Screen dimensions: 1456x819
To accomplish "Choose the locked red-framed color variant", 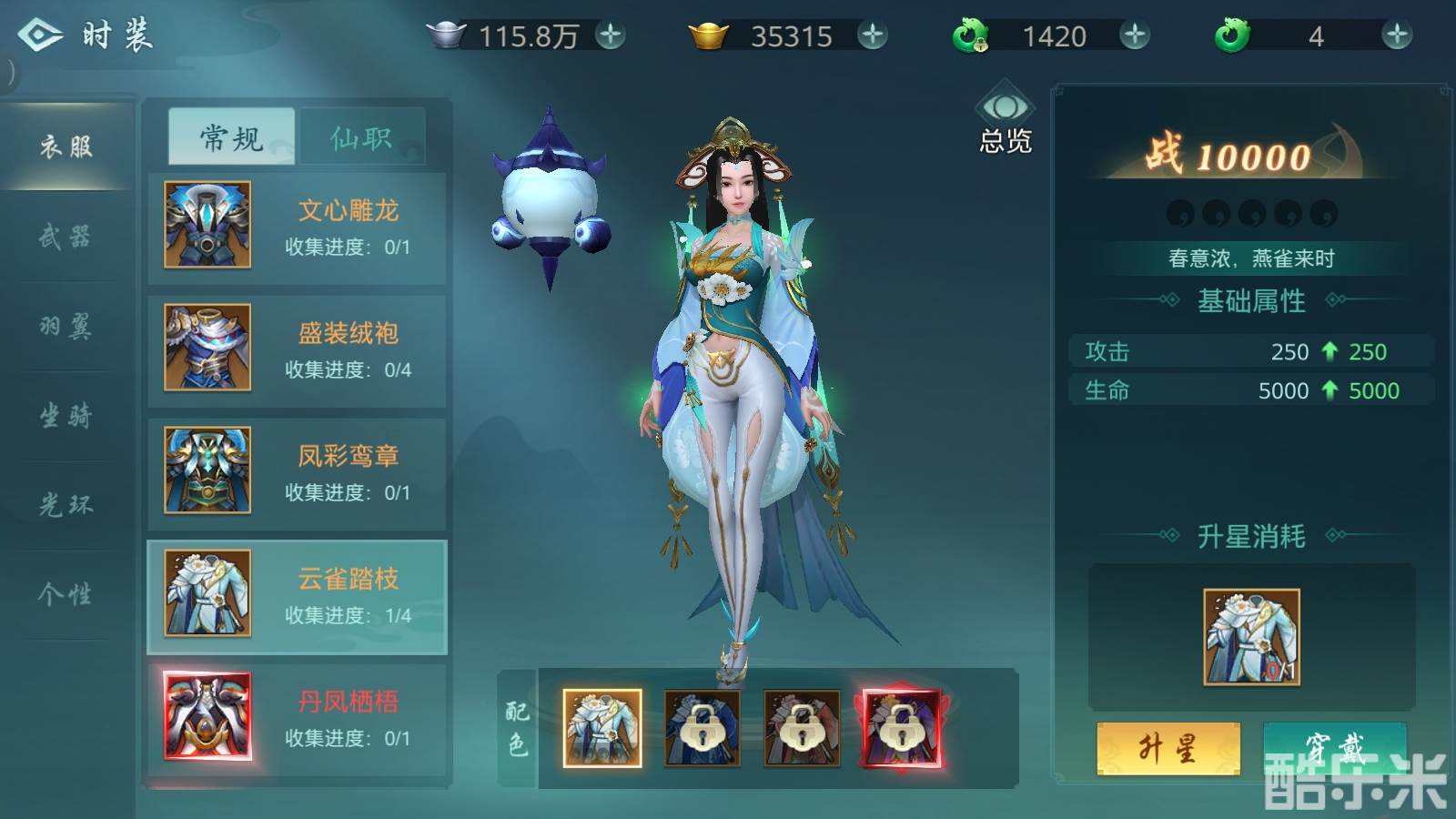I will click(x=902, y=728).
